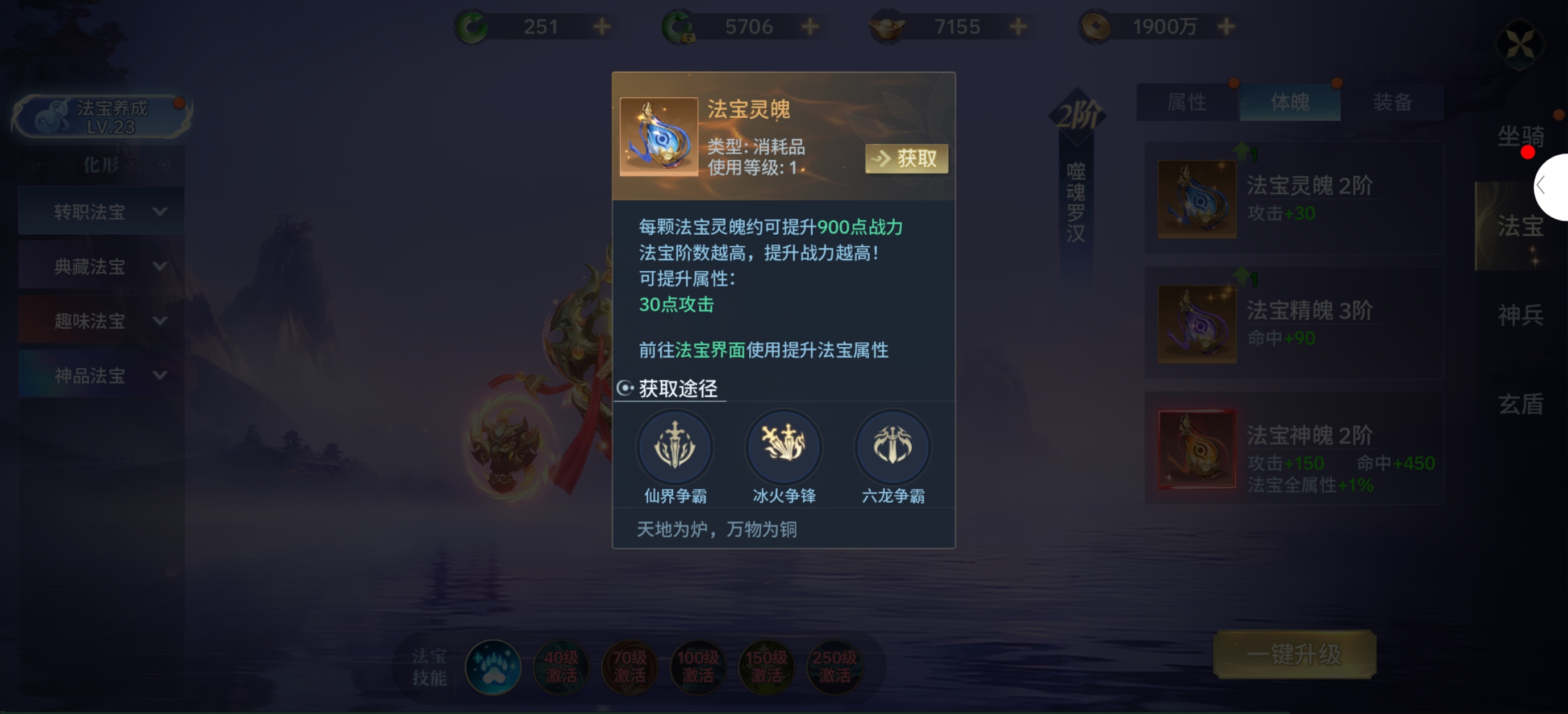Tap the 获取 button in the item popup
Viewport: 1568px width, 714px height.
coord(906,159)
